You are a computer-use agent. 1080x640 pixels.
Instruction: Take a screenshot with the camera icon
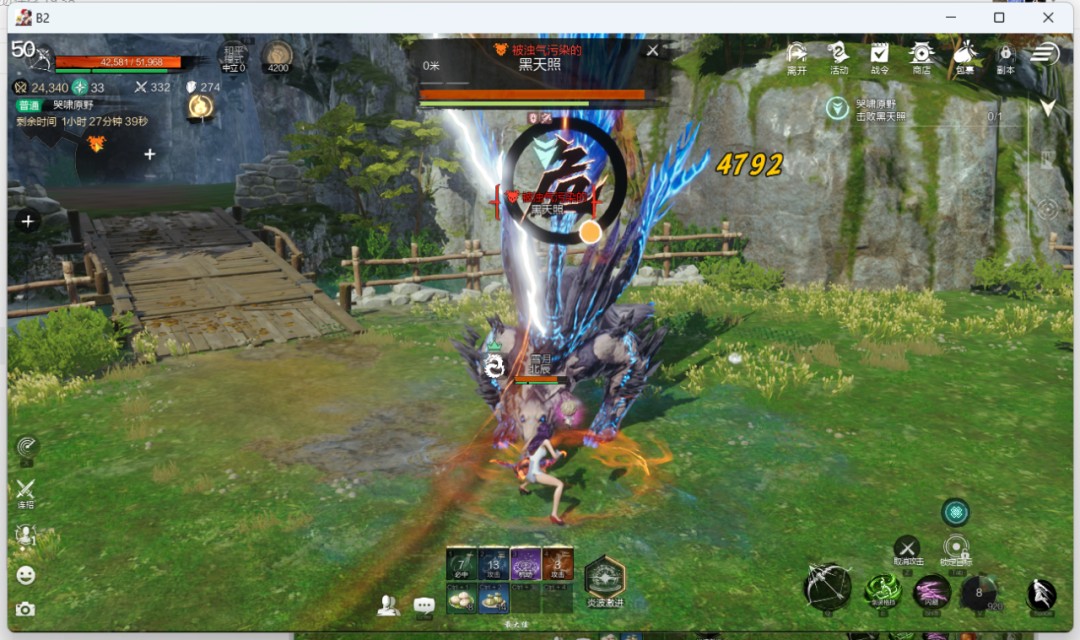tap(25, 608)
